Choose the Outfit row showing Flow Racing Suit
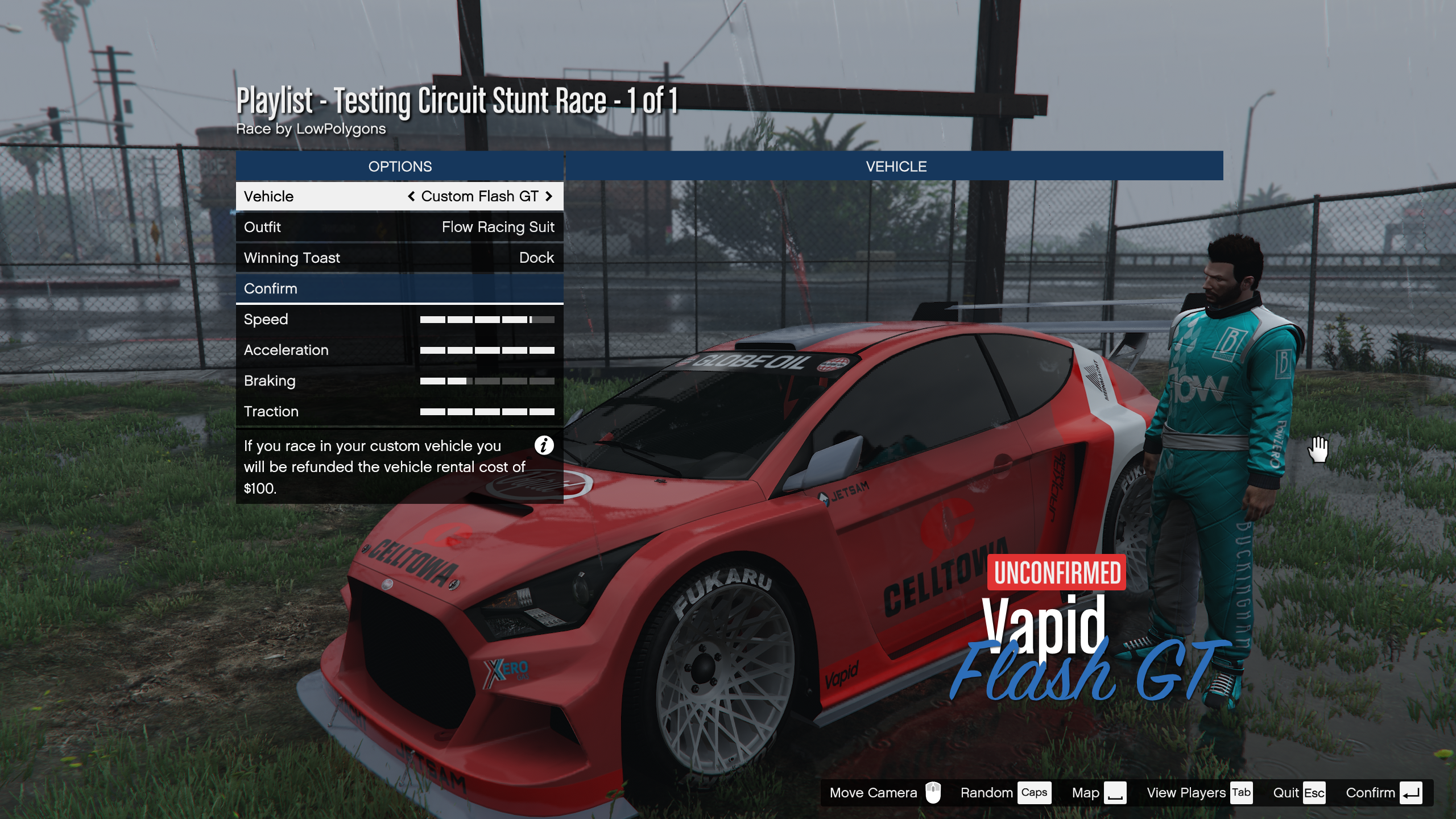 [x=399, y=227]
